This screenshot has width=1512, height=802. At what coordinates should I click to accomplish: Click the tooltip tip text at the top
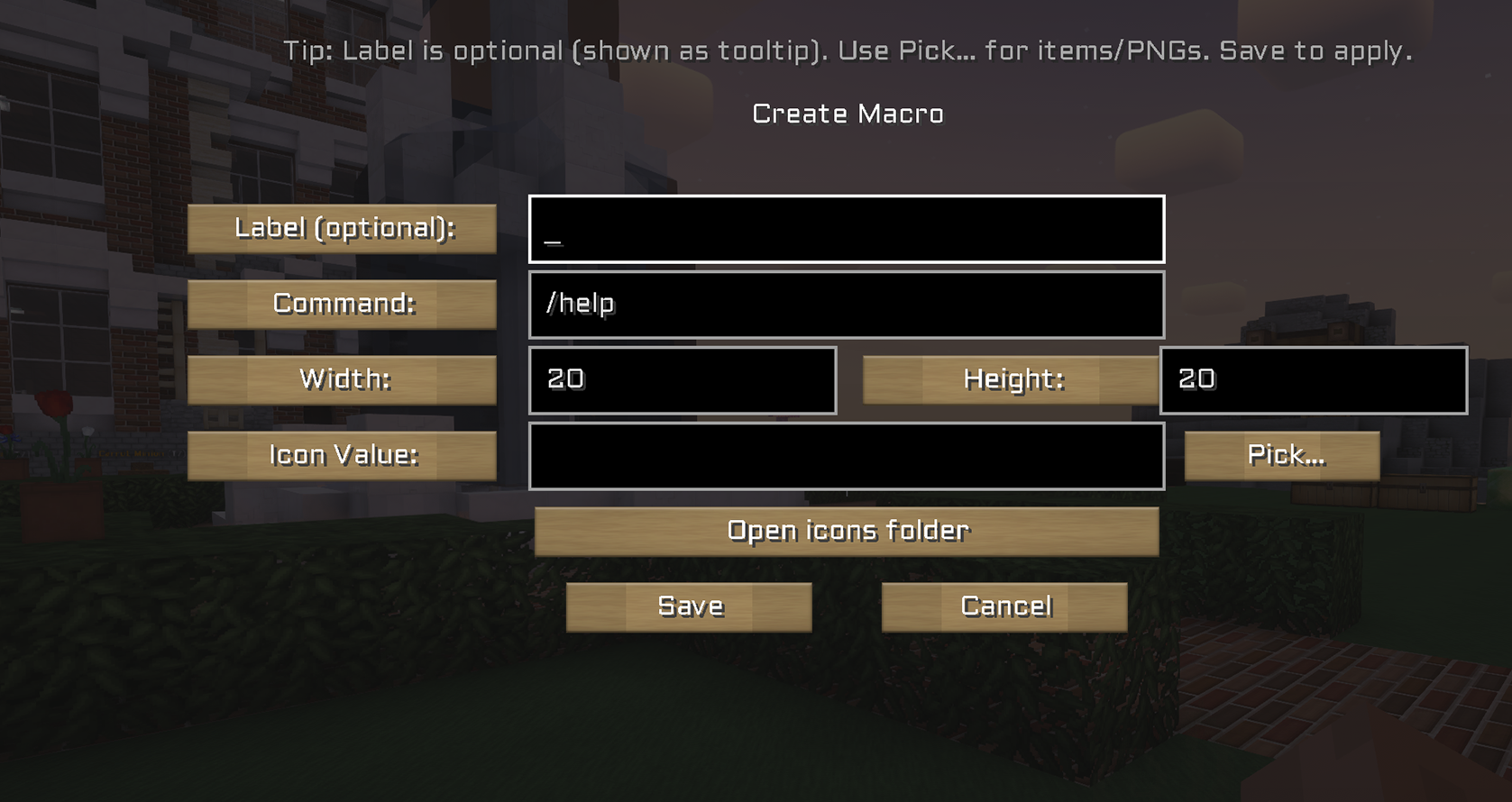tap(846, 51)
